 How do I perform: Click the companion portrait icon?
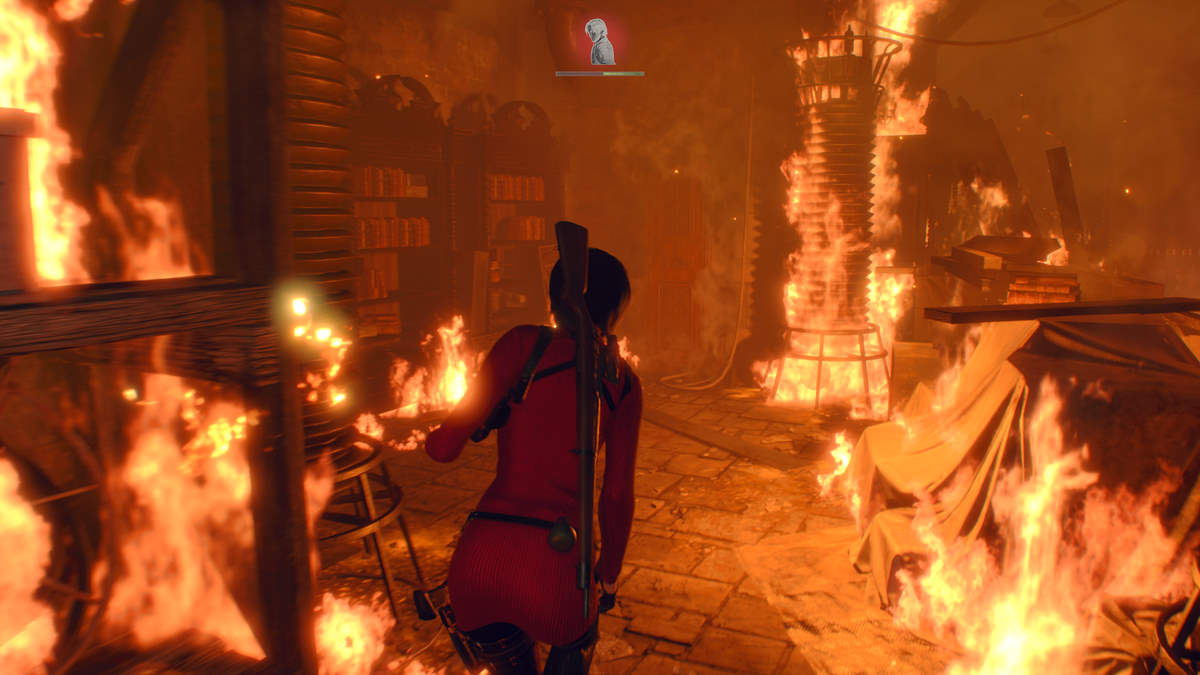coord(600,42)
